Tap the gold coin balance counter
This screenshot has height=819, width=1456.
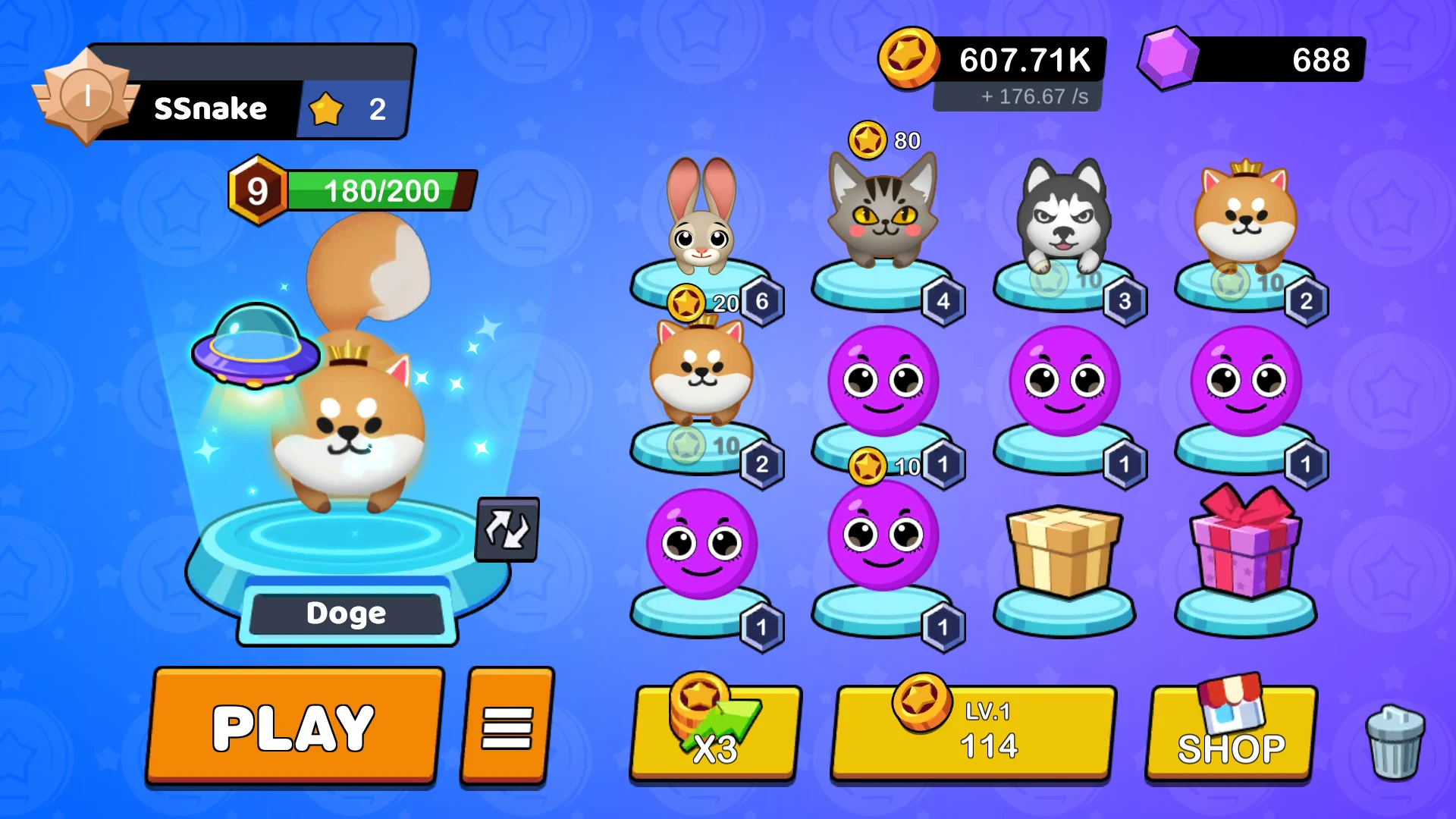pyautogui.click(x=993, y=59)
